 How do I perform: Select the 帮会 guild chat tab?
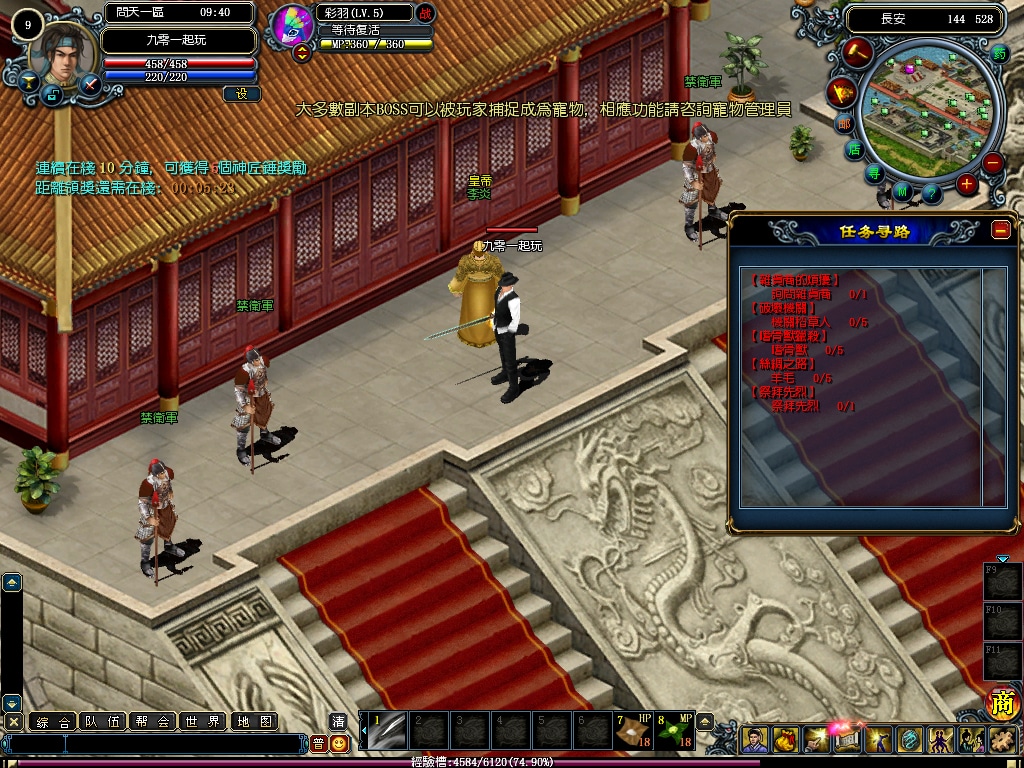tap(153, 721)
